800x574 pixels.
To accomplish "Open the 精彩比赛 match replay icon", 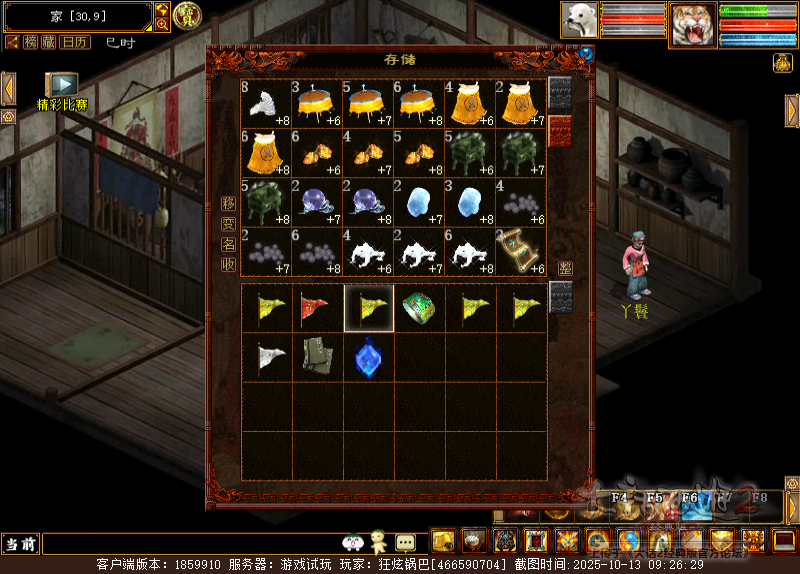I will coord(61,85).
